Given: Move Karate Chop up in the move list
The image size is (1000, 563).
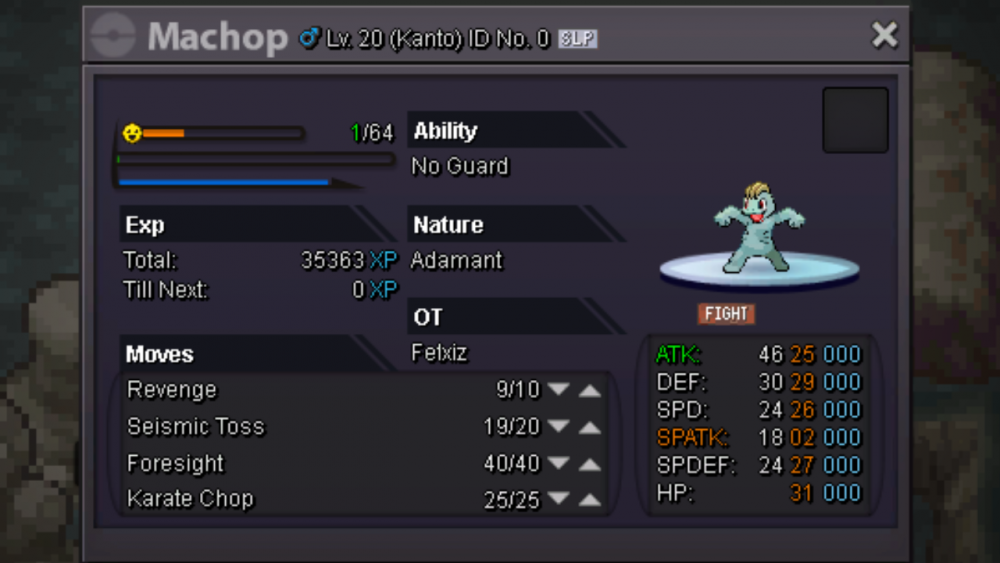Looking at the screenshot, I should 590,499.
